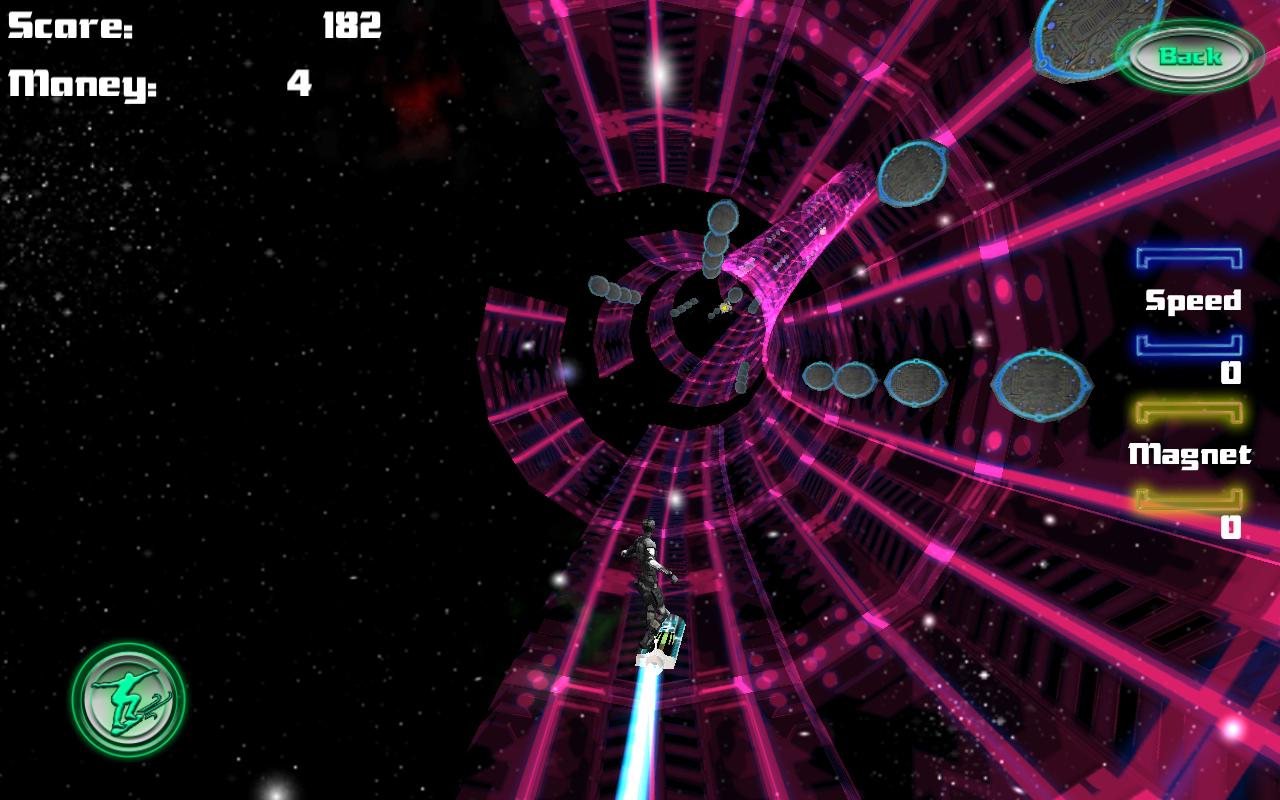
Task: Select the Magnet power-up indicator
Action: [x=1190, y=455]
